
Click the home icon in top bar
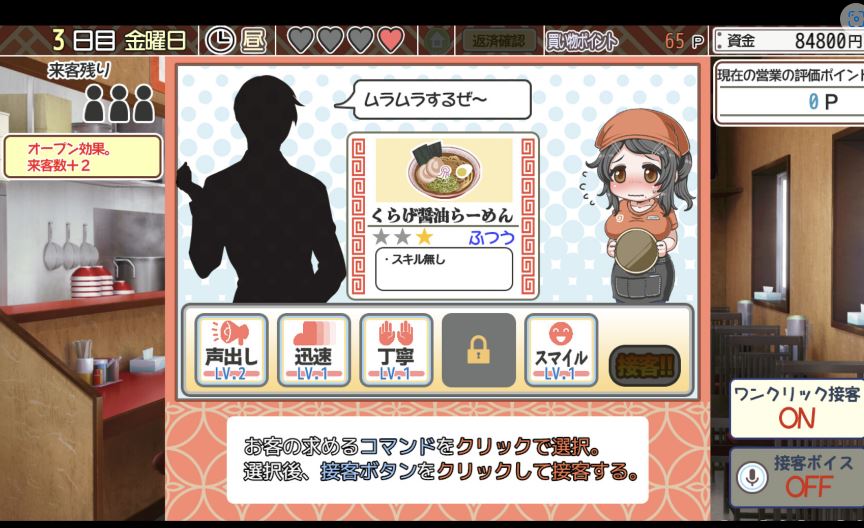click(437, 41)
